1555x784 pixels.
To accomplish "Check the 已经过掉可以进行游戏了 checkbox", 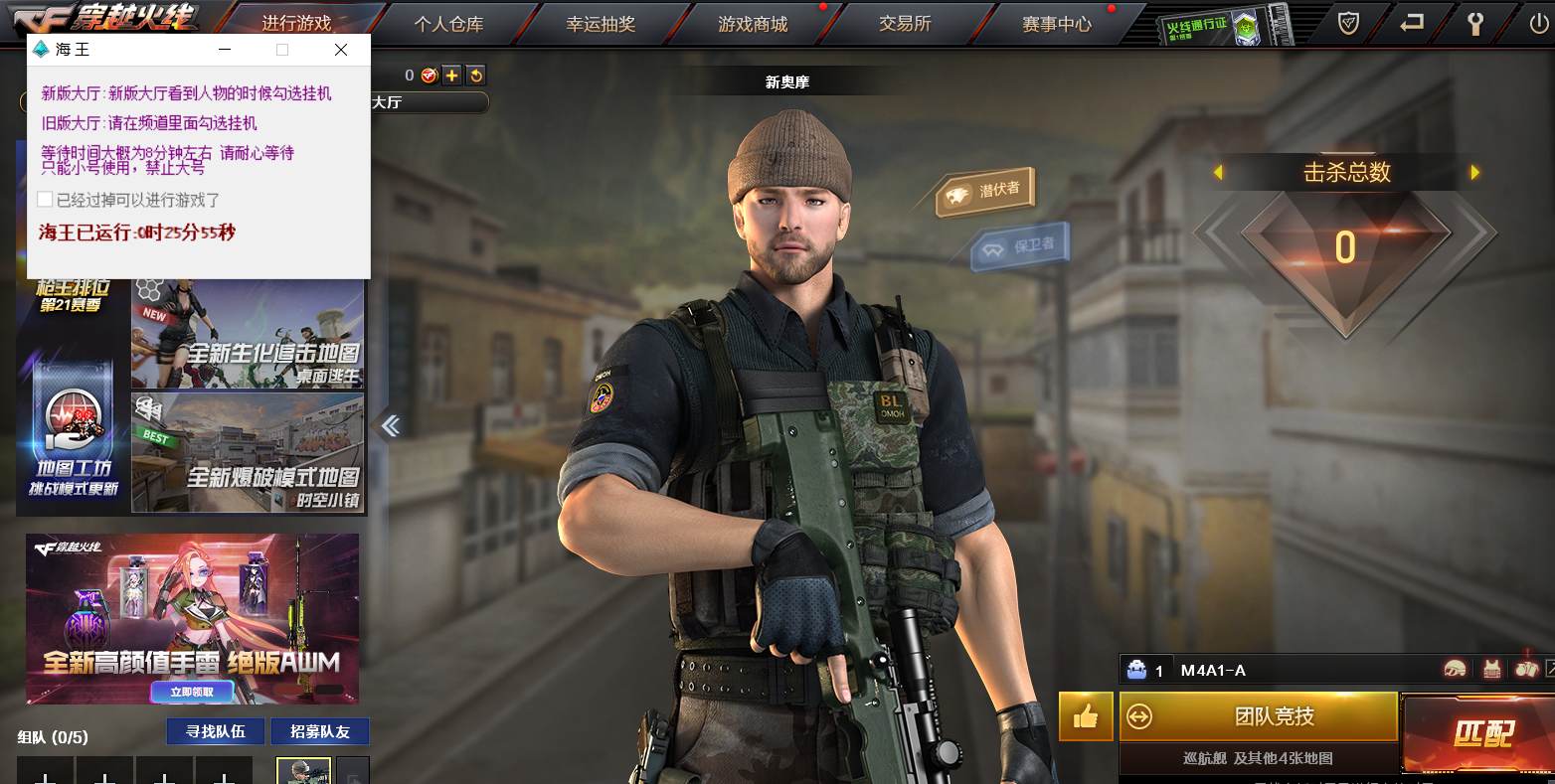I will pyautogui.click(x=45, y=199).
